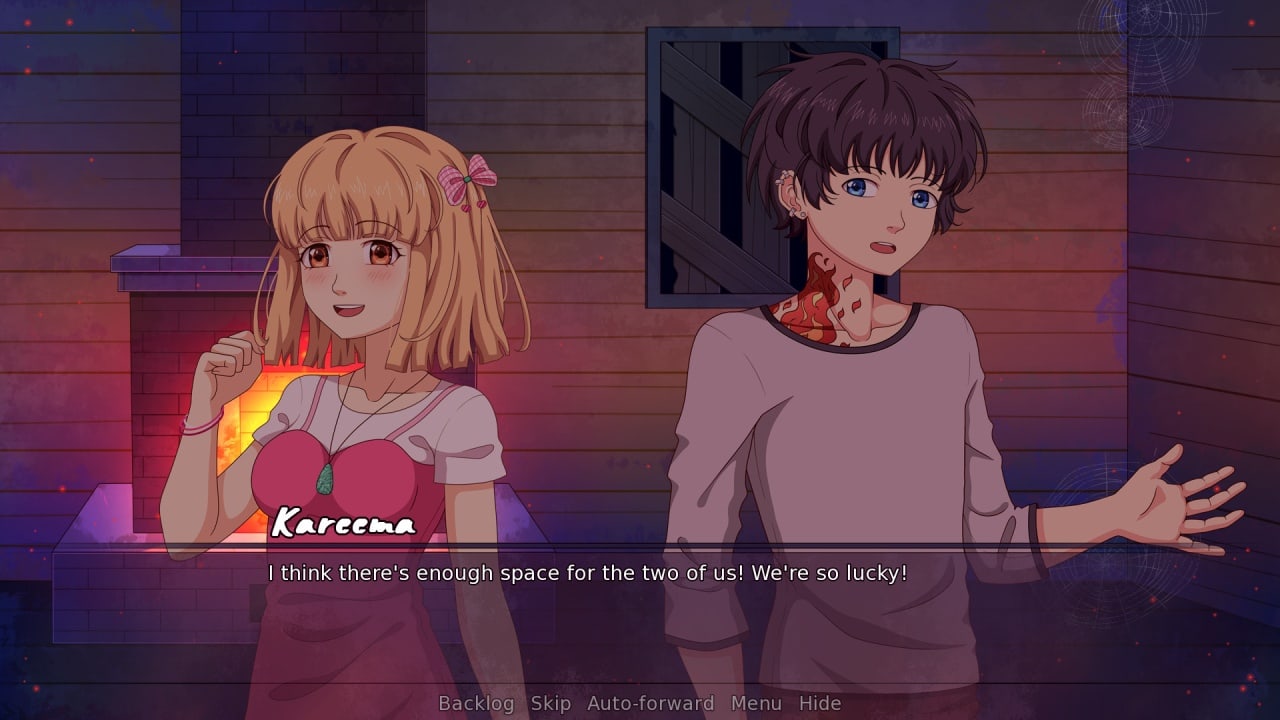
Task: Toggle Auto-forward mode
Action: (x=650, y=703)
